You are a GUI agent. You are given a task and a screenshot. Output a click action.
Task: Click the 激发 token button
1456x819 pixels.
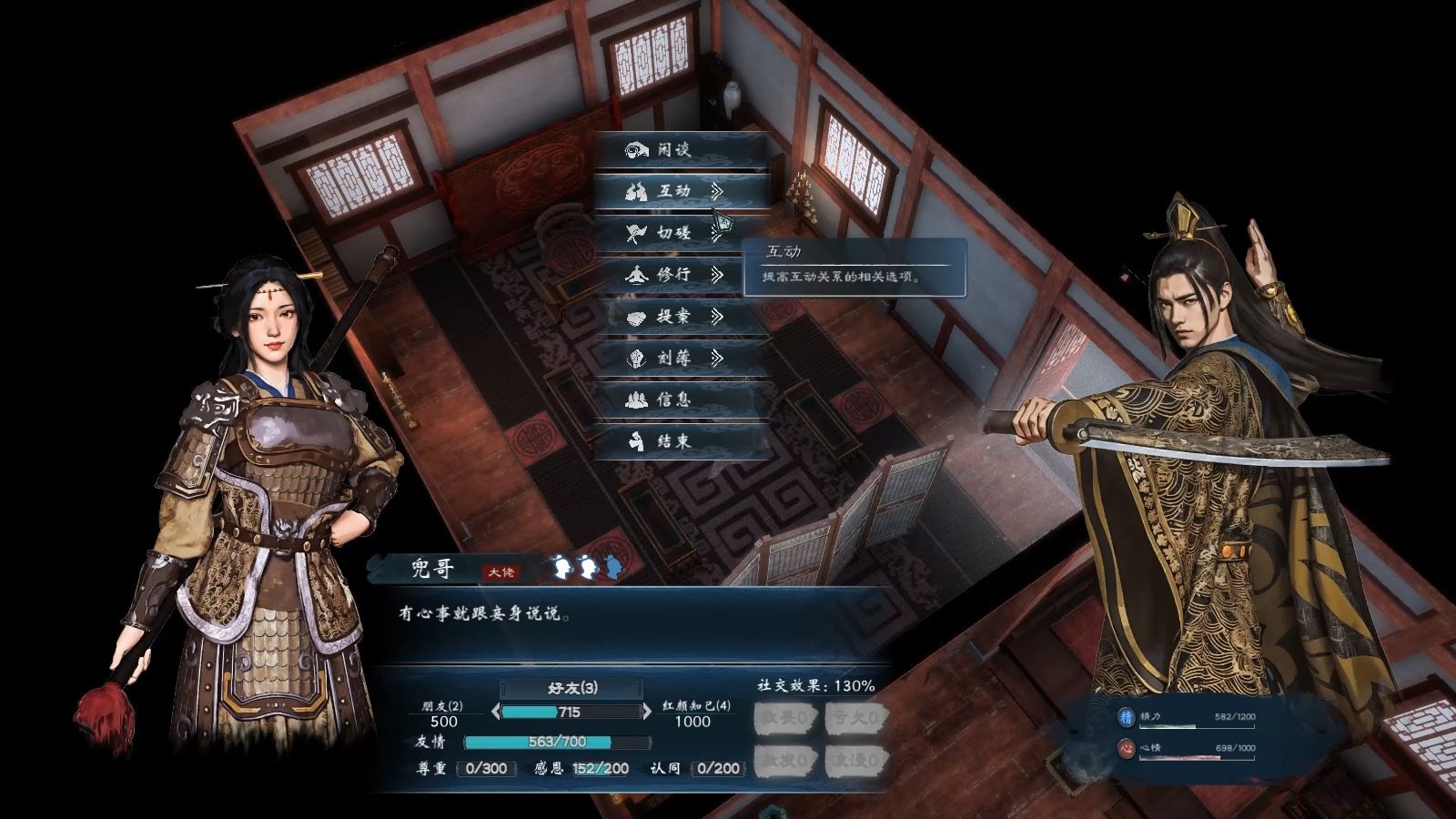(784, 760)
